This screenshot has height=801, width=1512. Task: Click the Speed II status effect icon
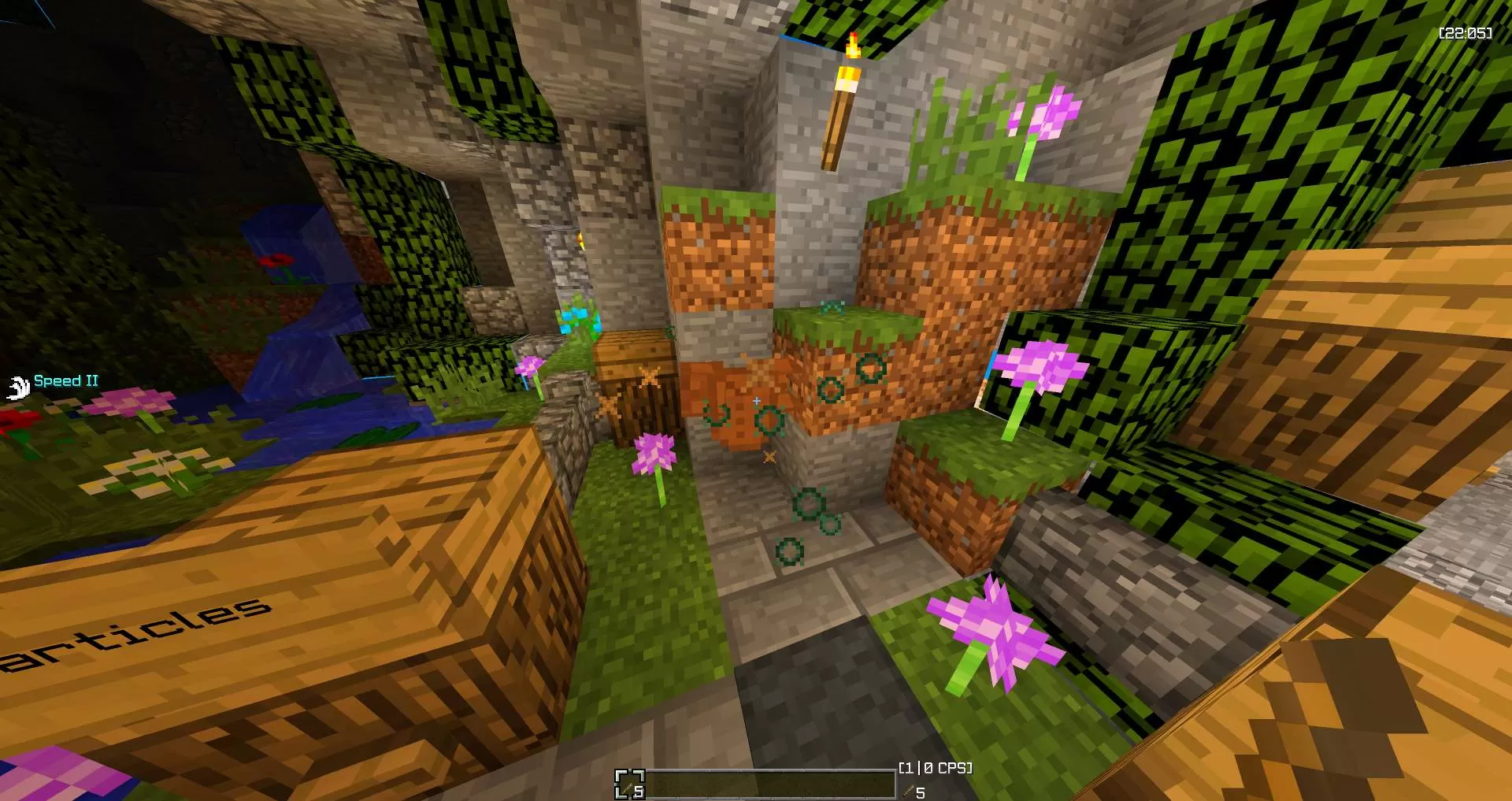tap(17, 388)
